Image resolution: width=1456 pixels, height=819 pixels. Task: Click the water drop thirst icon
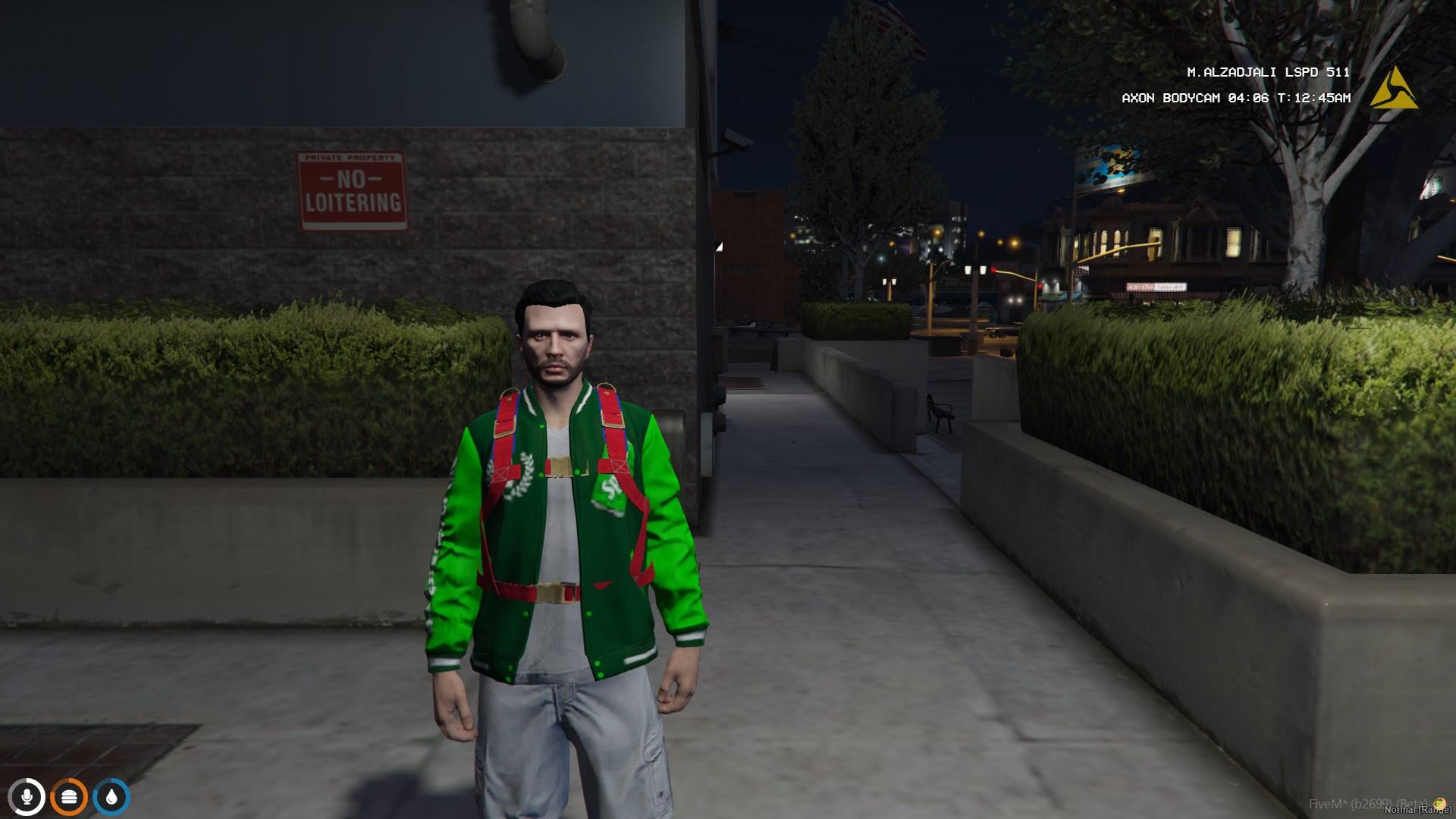[111, 797]
